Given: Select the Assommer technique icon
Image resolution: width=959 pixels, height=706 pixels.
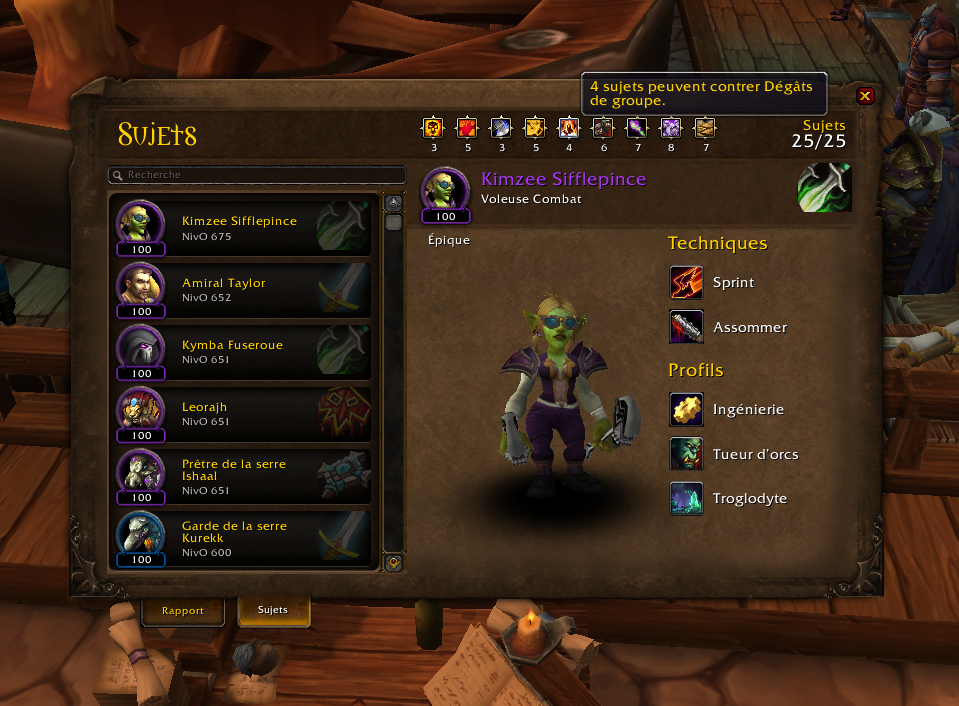Looking at the screenshot, I should point(686,328).
